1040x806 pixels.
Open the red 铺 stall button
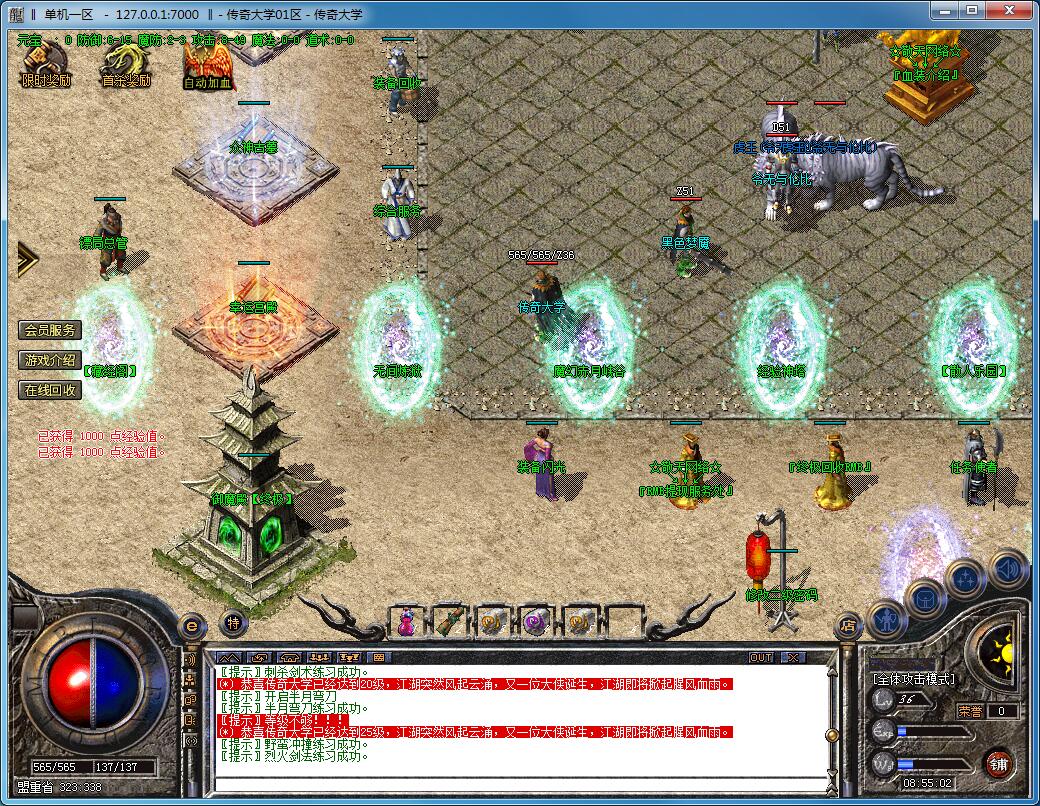pos(998,766)
